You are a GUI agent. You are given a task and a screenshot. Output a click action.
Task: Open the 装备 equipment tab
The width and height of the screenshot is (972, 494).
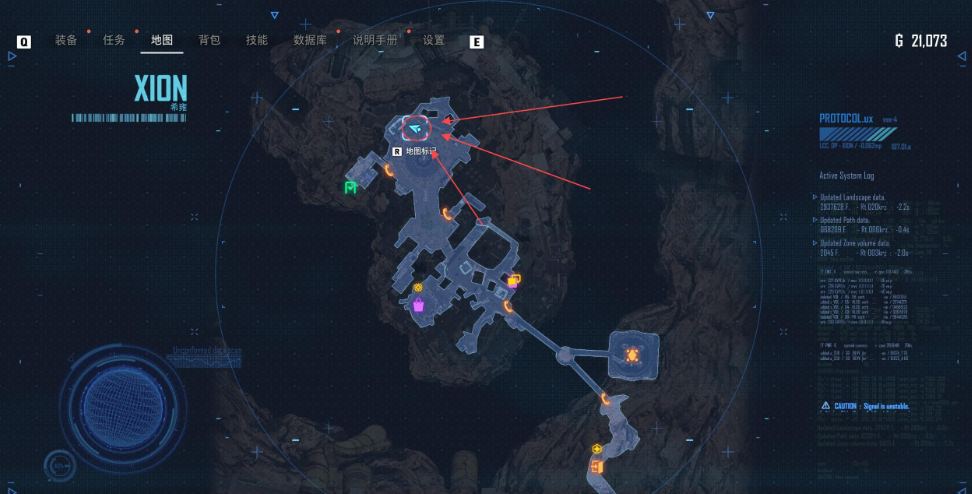pyautogui.click(x=66, y=41)
